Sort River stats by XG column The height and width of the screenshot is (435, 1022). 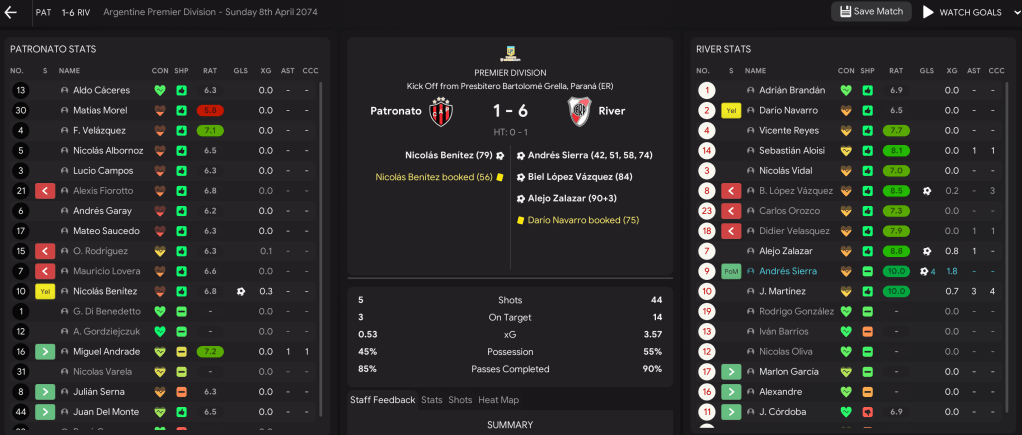point(952,71)
